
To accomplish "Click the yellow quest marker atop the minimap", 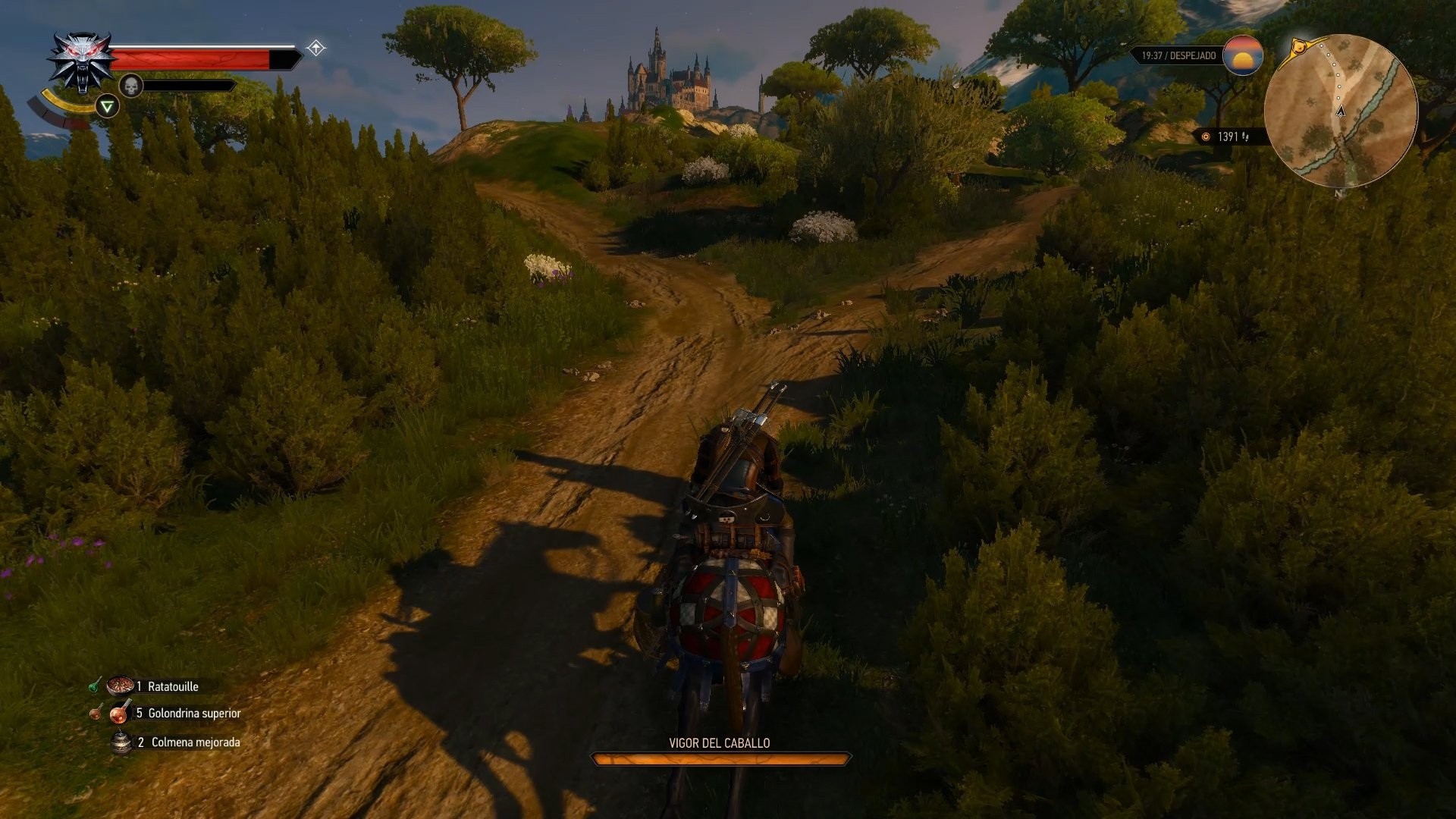I will [1300, 46].
